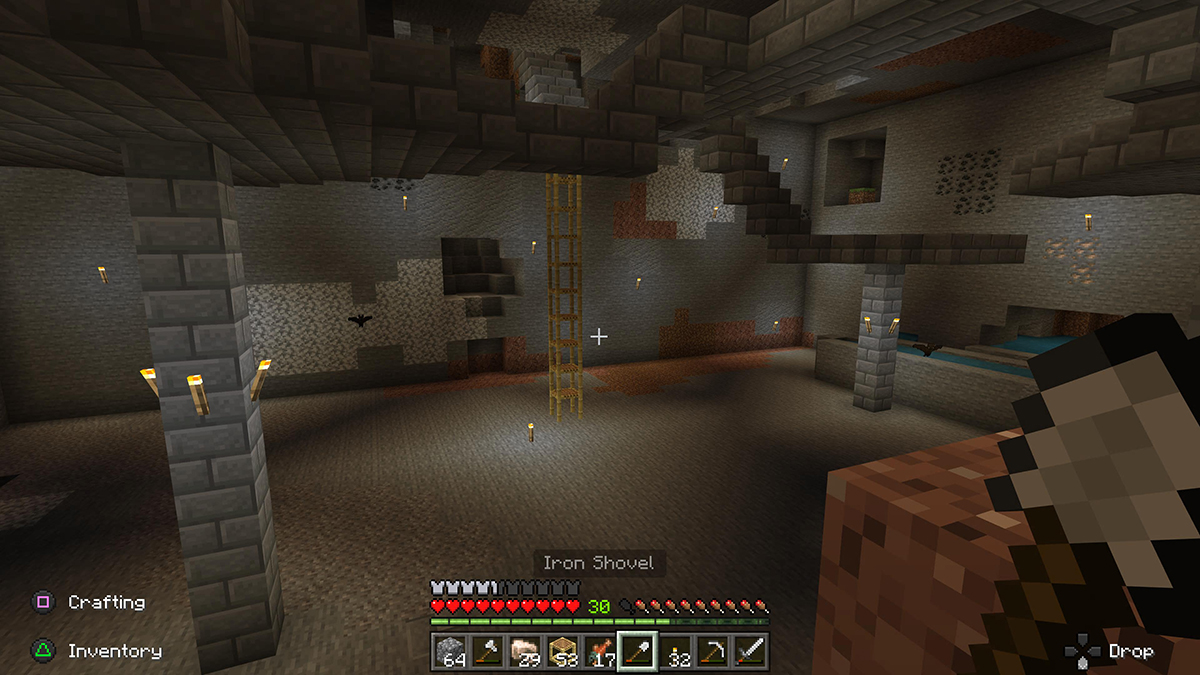Choose the cooked chicken stack of 17

599,652
